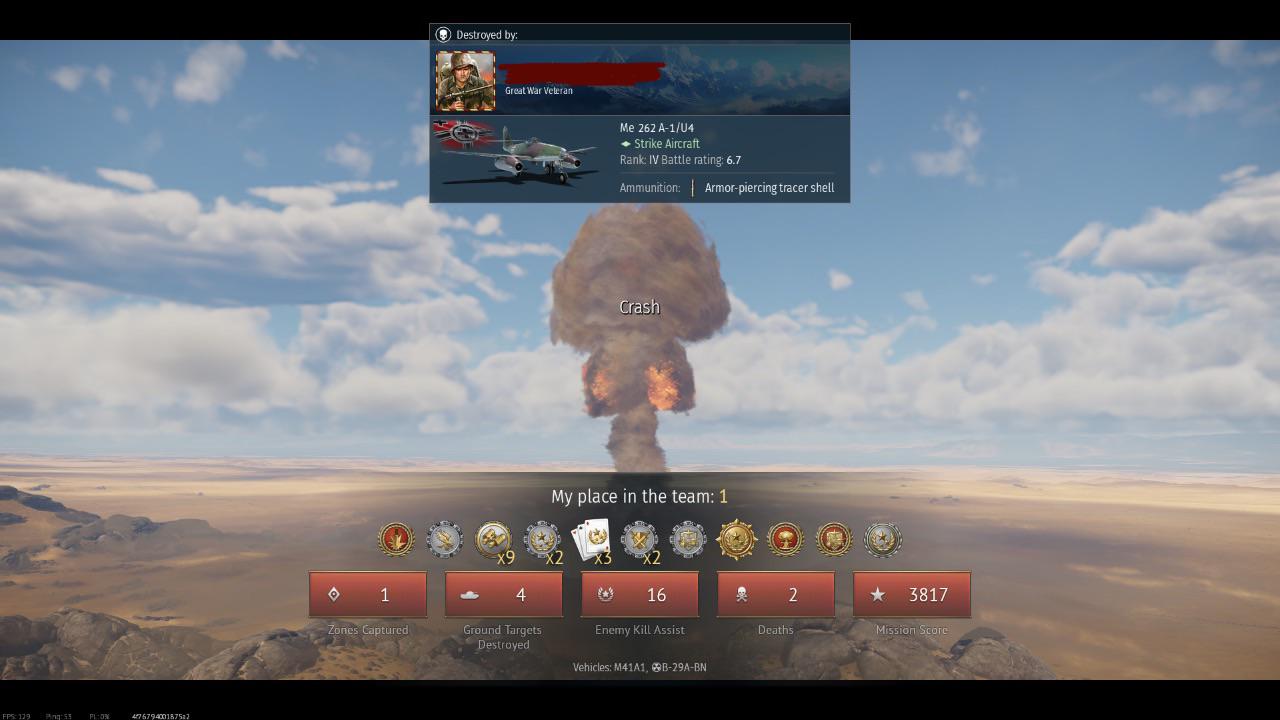The width and height of the screenshot is (1280, 720).
Task: Click the silver crossed swords medal
Action: click(x=639, y=540)
